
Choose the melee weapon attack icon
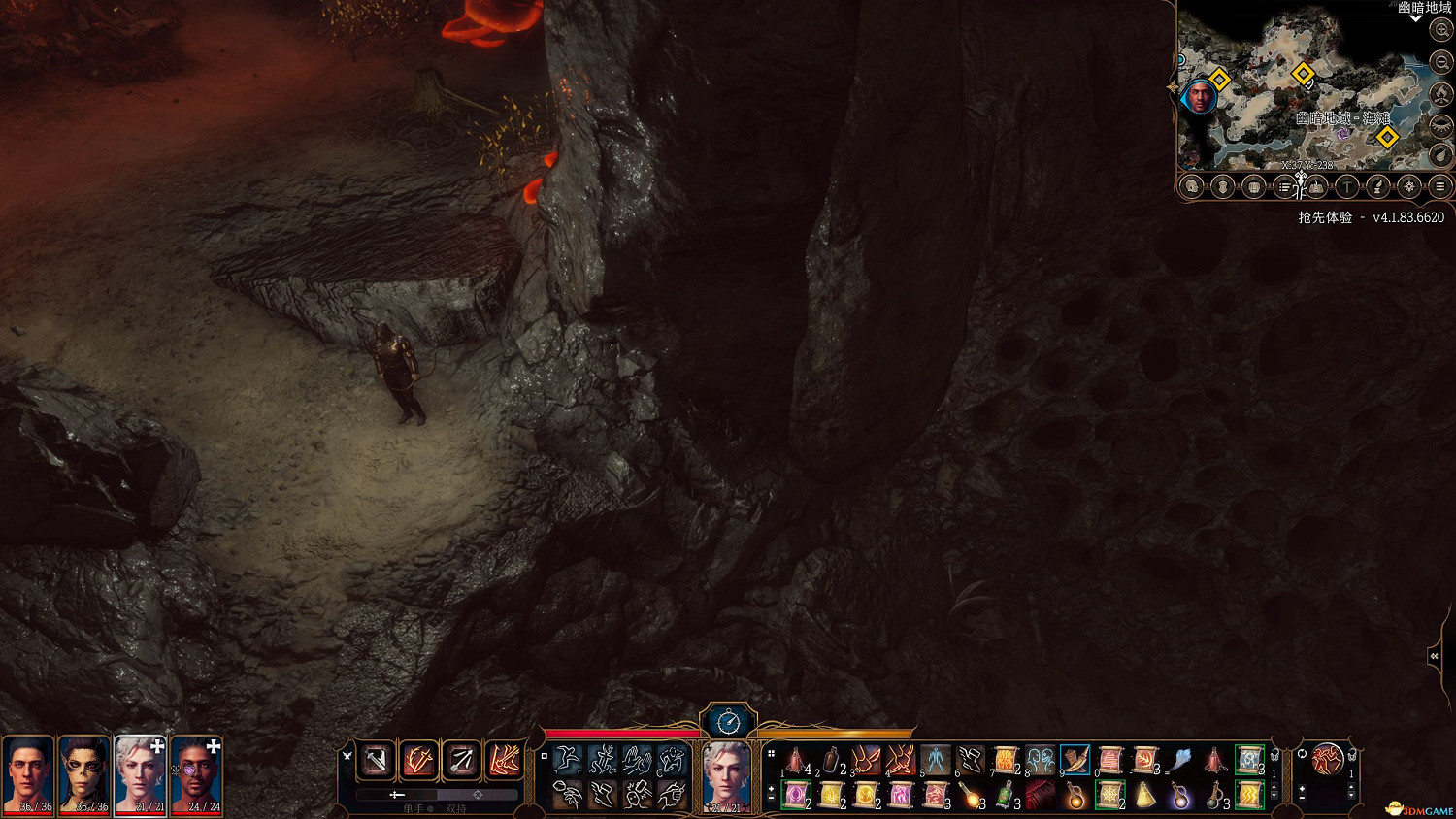pos(377,760)
